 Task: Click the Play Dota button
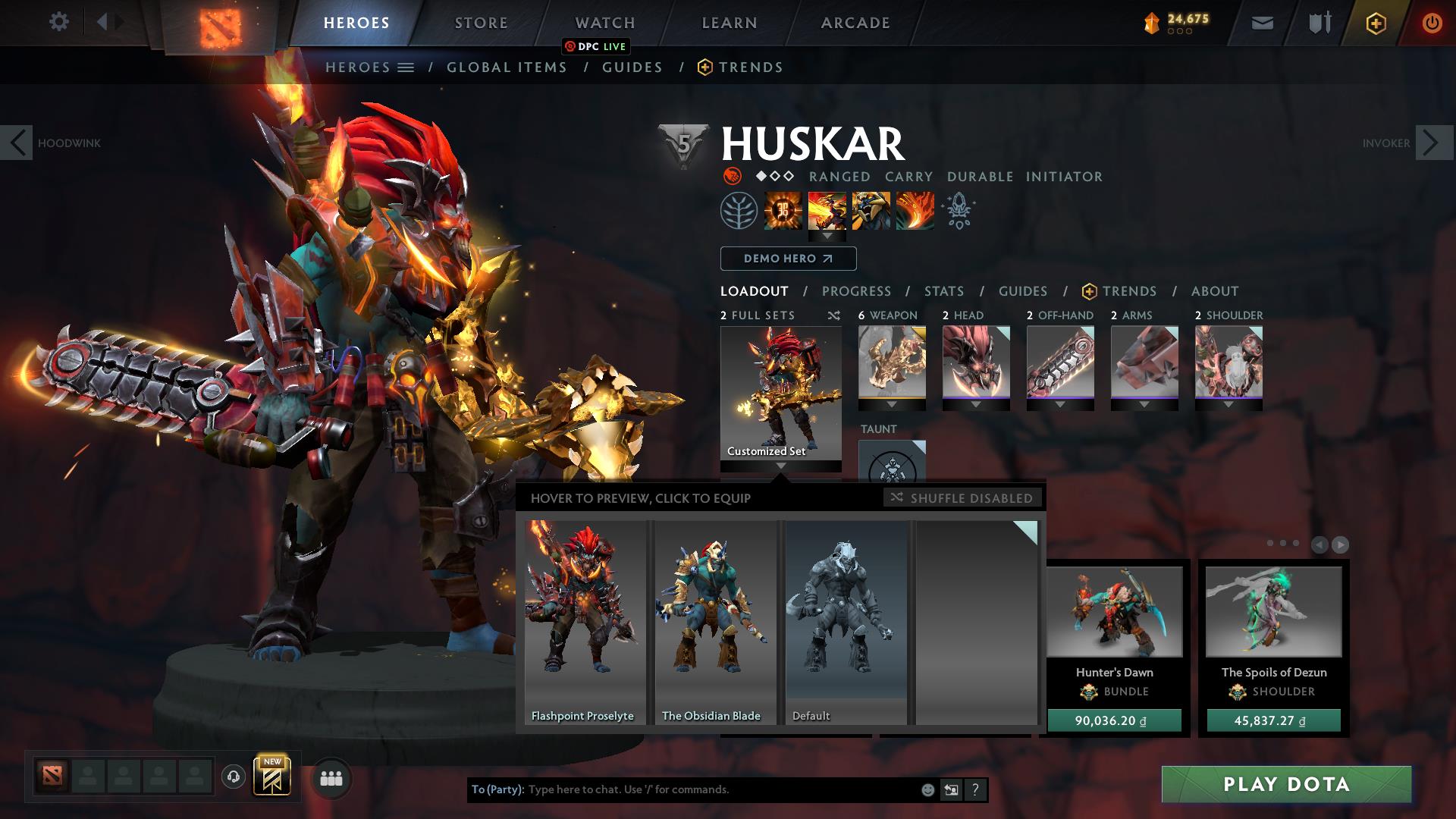tap(1286, 784)
